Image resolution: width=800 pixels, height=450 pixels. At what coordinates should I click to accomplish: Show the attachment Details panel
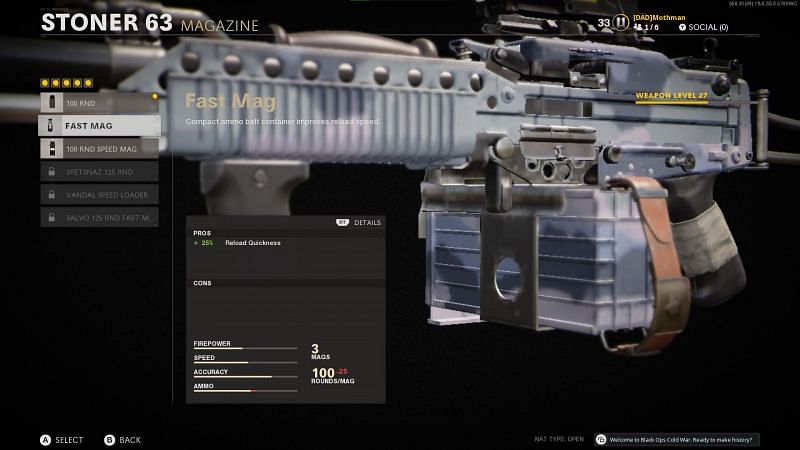[359, 222]
